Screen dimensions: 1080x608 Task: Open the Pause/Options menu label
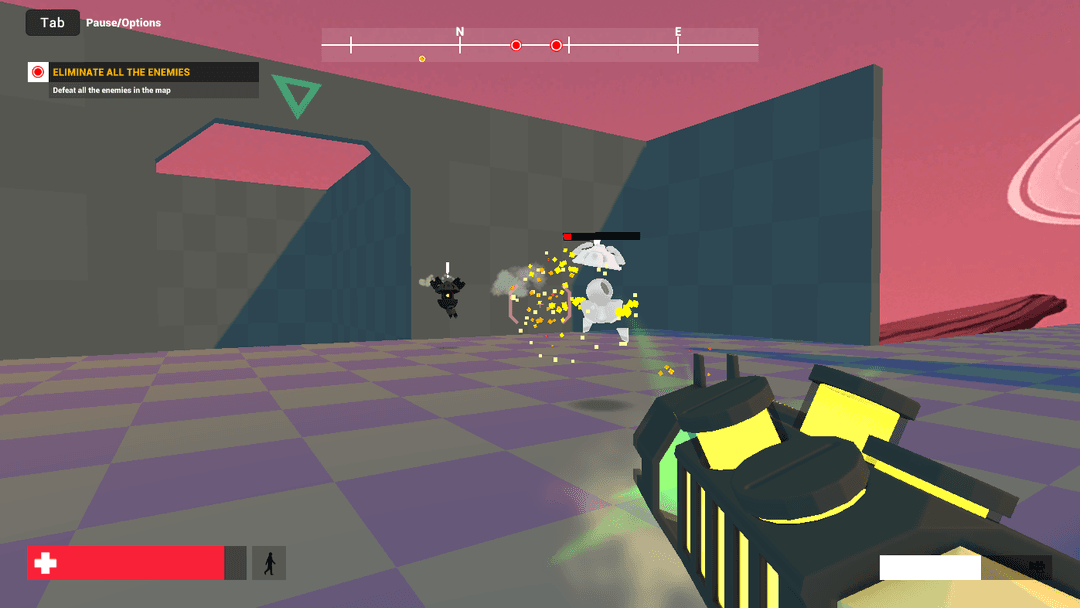pyautogui.click(x=123, y=23)
